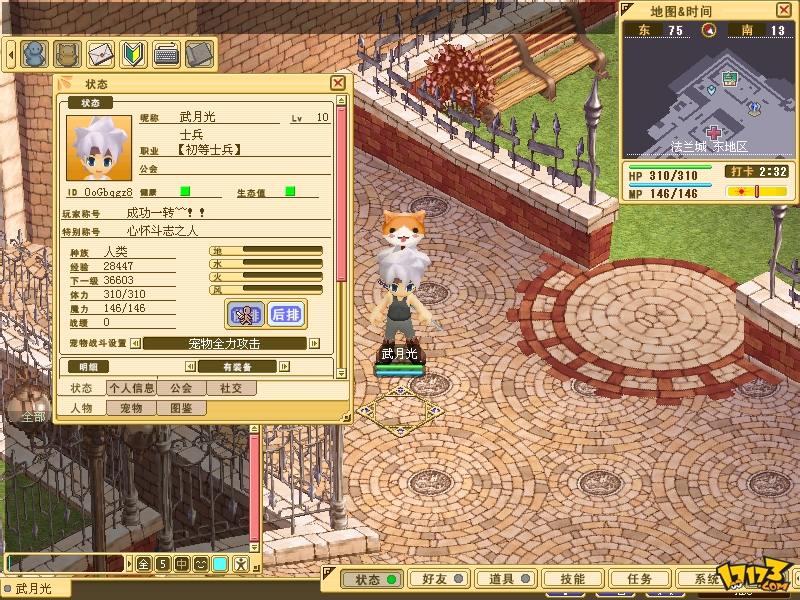
Task: Open the 好友 friends menu
Action: tap(436, 579)
